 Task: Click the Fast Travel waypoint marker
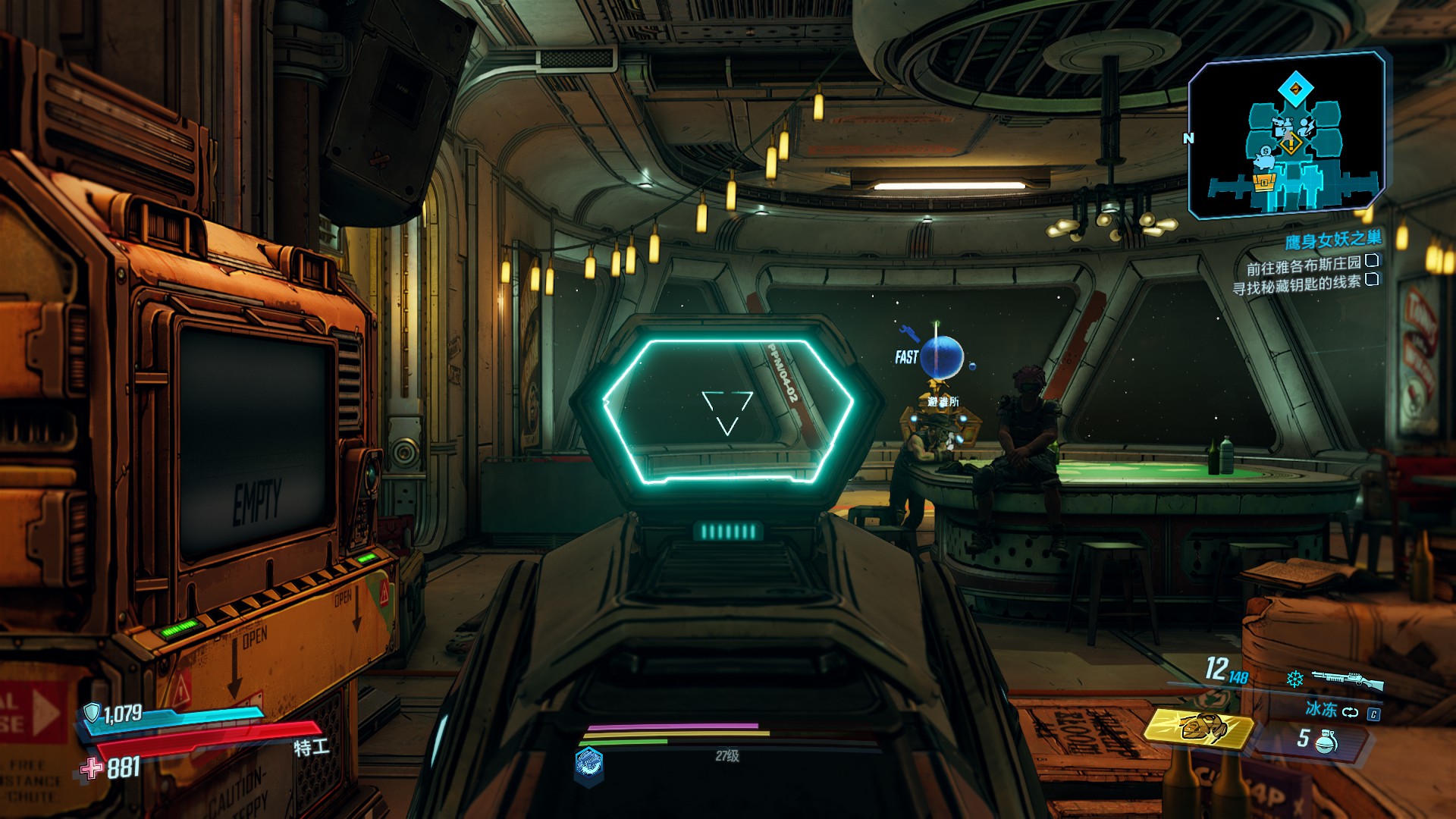[941, 357]
